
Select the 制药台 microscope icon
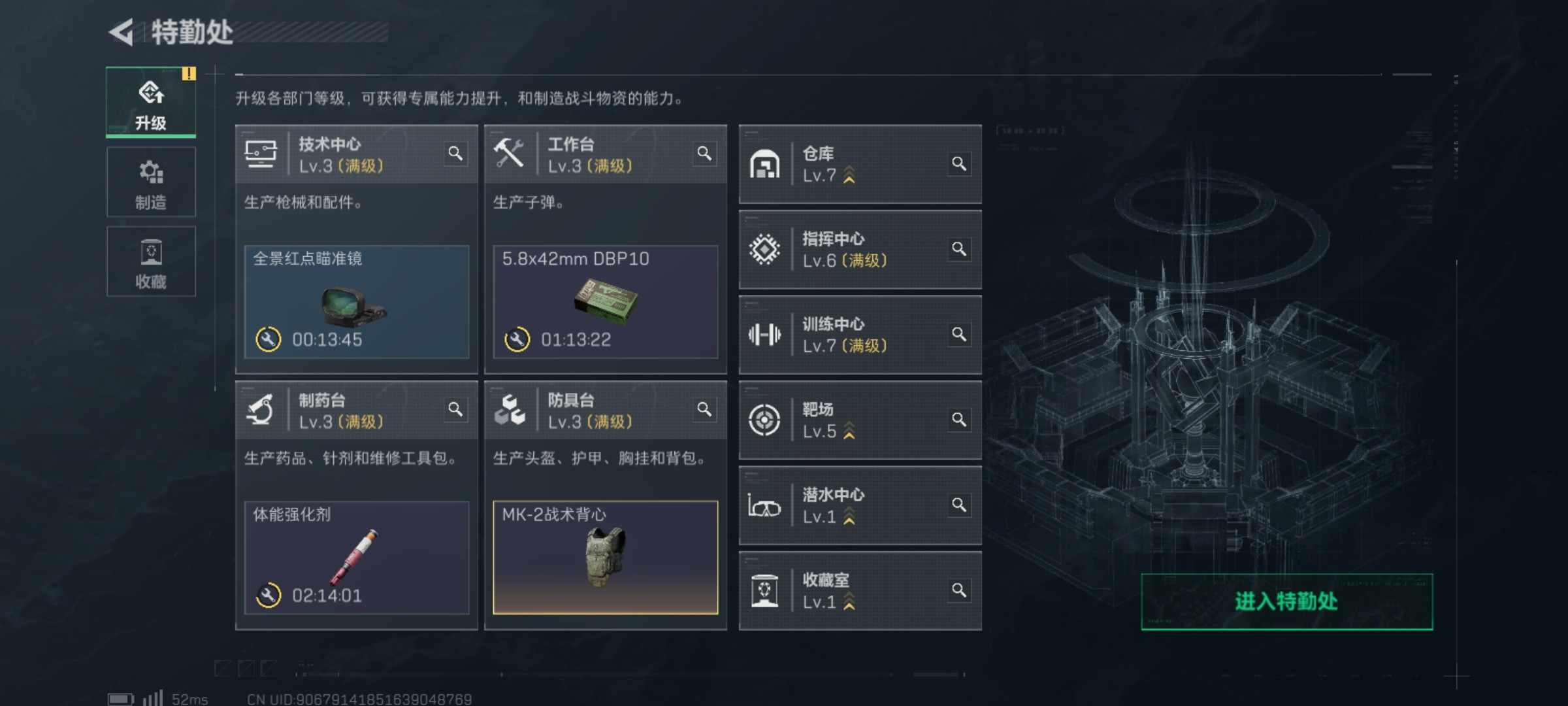262,409
